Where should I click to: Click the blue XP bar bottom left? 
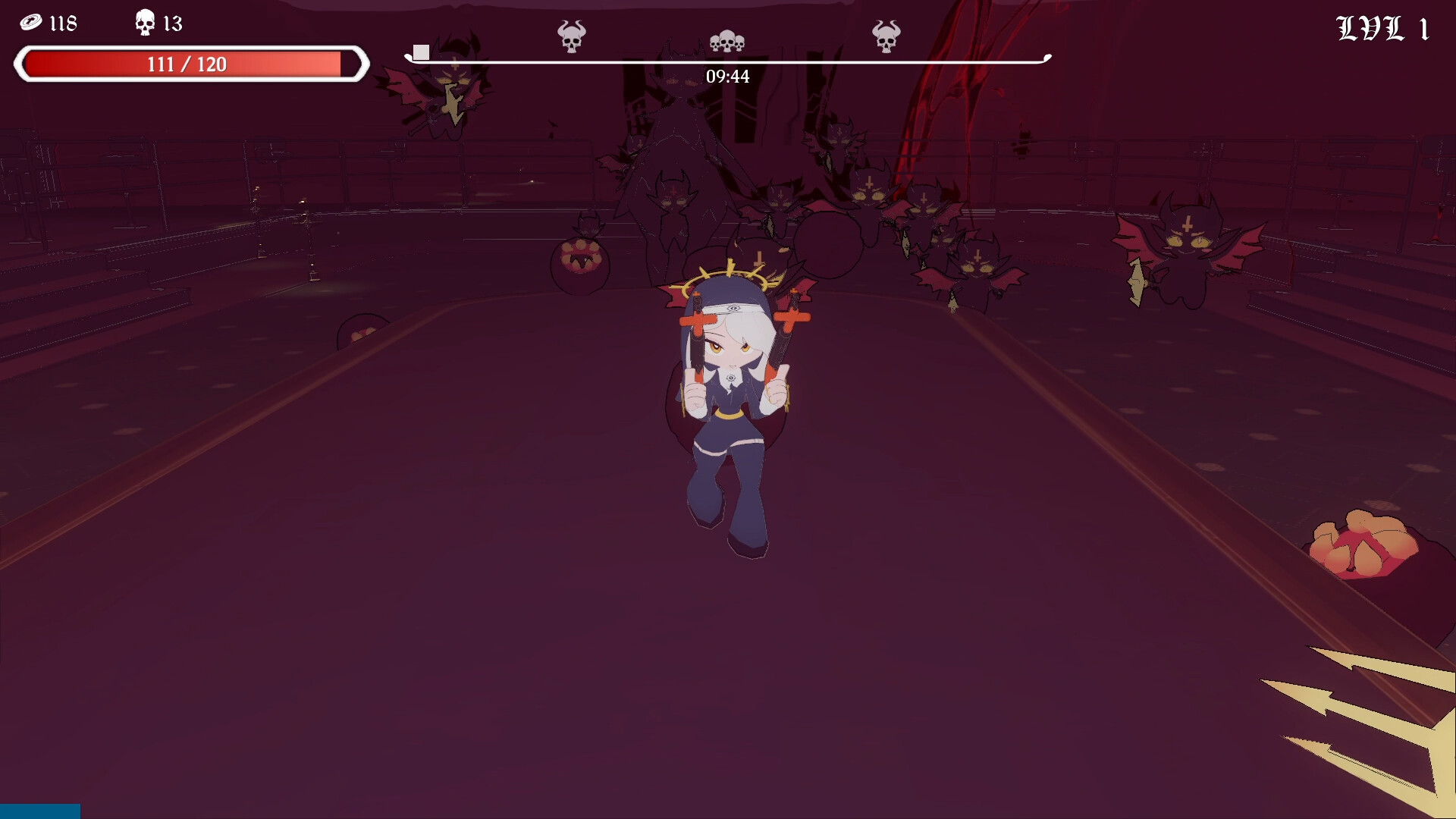click(x=38, y=811)
